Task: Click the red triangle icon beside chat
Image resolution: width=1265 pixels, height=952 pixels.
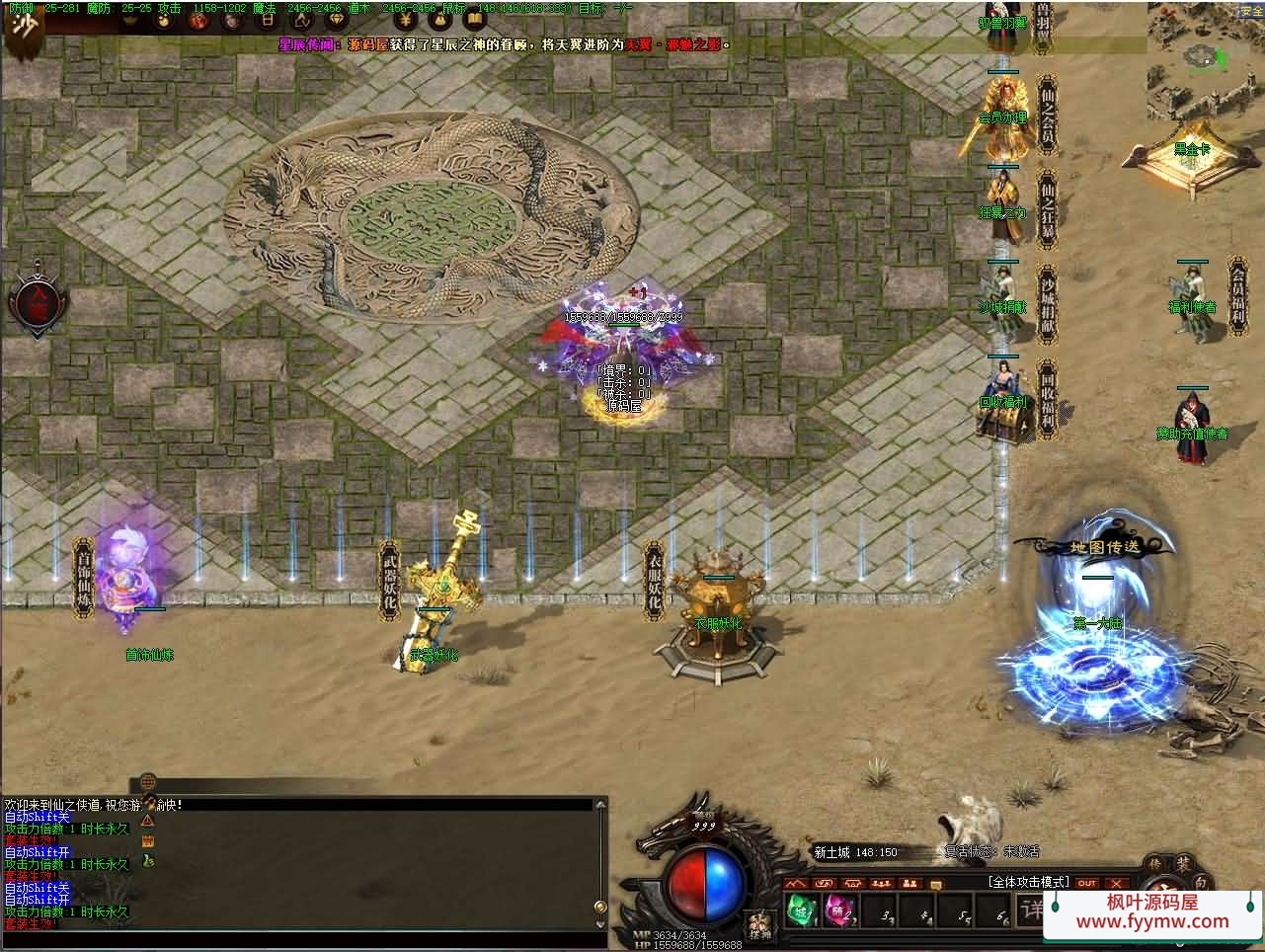Action: pos(148,820)
